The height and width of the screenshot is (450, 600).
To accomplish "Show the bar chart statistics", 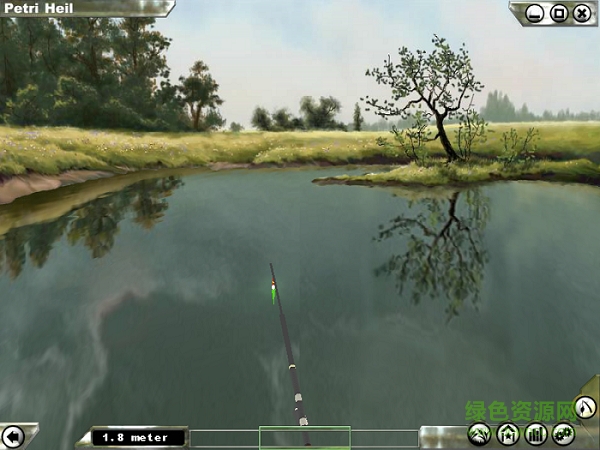I will click(x=535, y=434).
